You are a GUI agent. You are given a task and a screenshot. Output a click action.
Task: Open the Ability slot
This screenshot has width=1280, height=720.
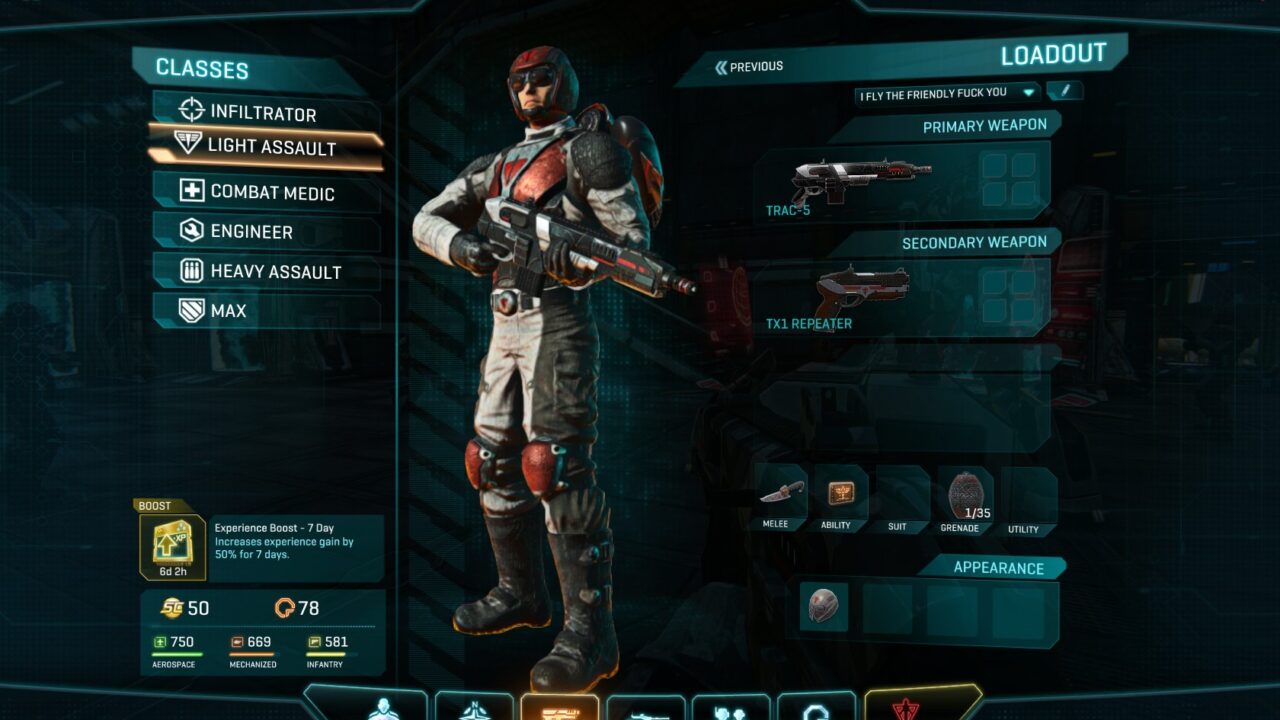pos(840,494)
